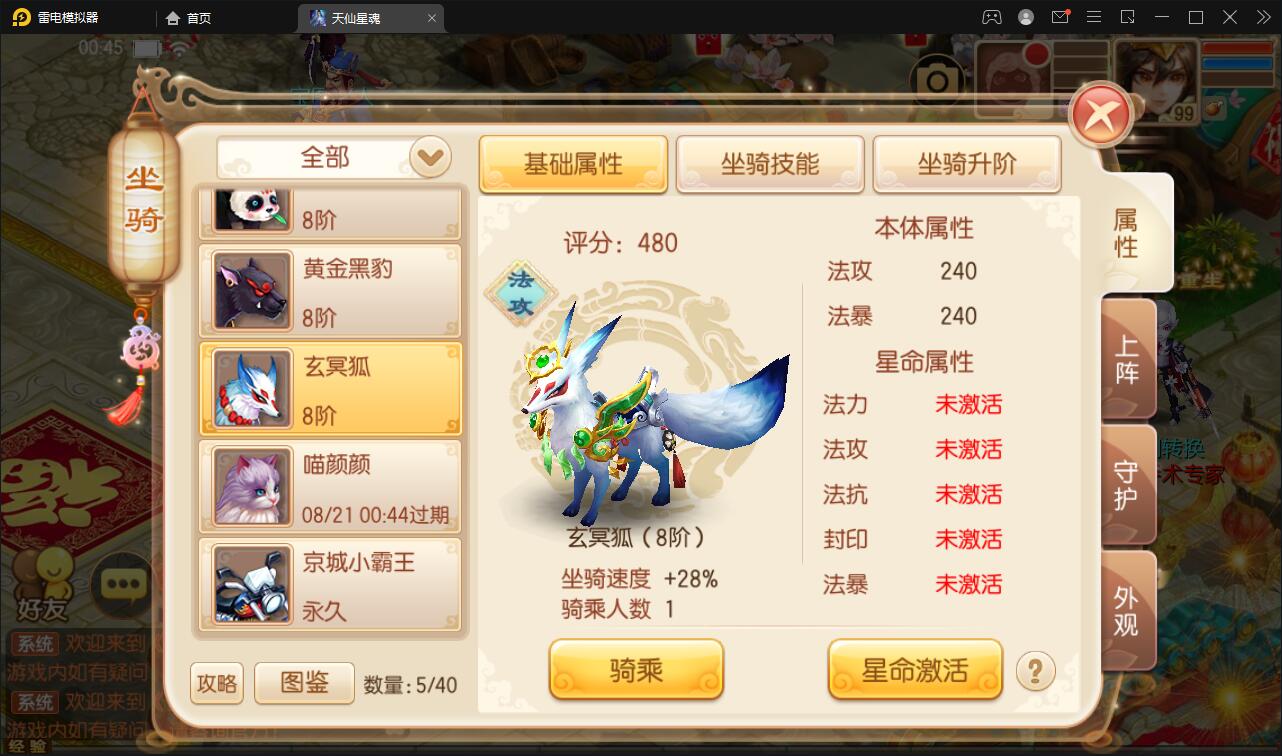
Task: Switch to the 坐骑升阶 tab
Action: 966,164
